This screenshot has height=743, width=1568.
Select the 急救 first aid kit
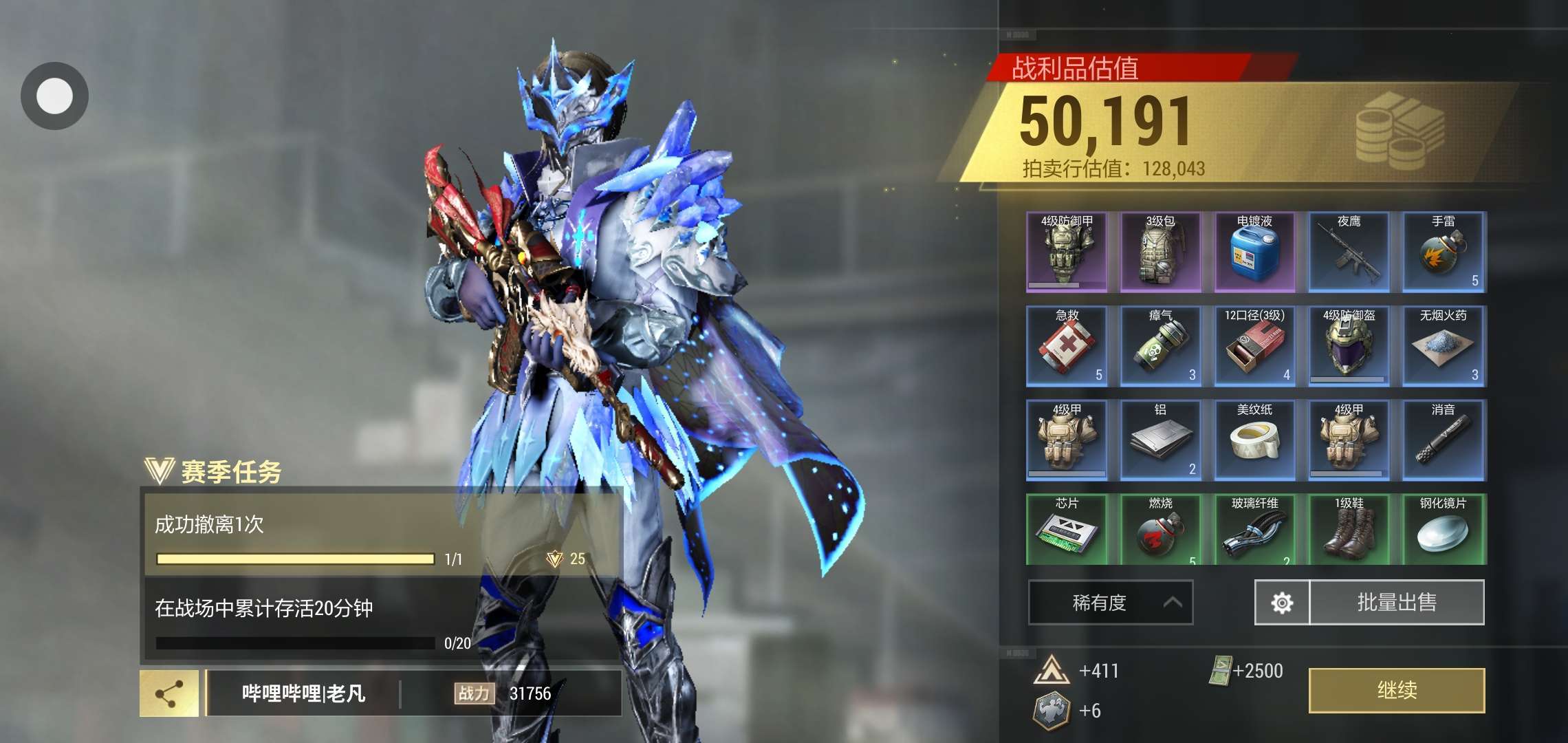(x=1067, y=346)
